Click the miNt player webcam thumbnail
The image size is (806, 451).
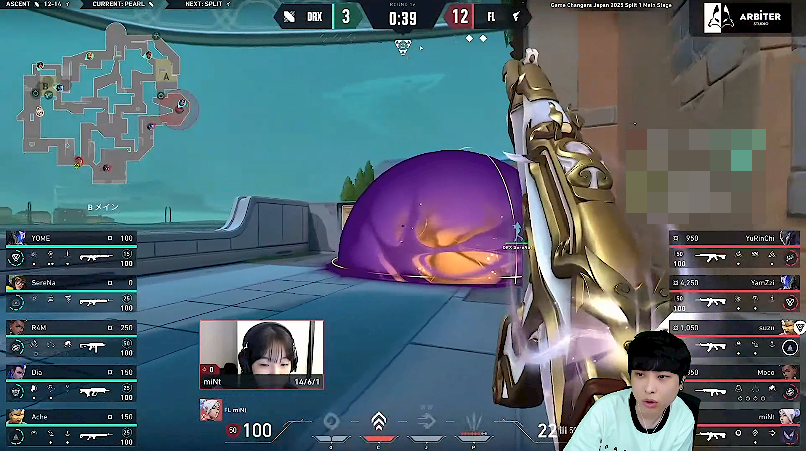(x=261, y=354)
